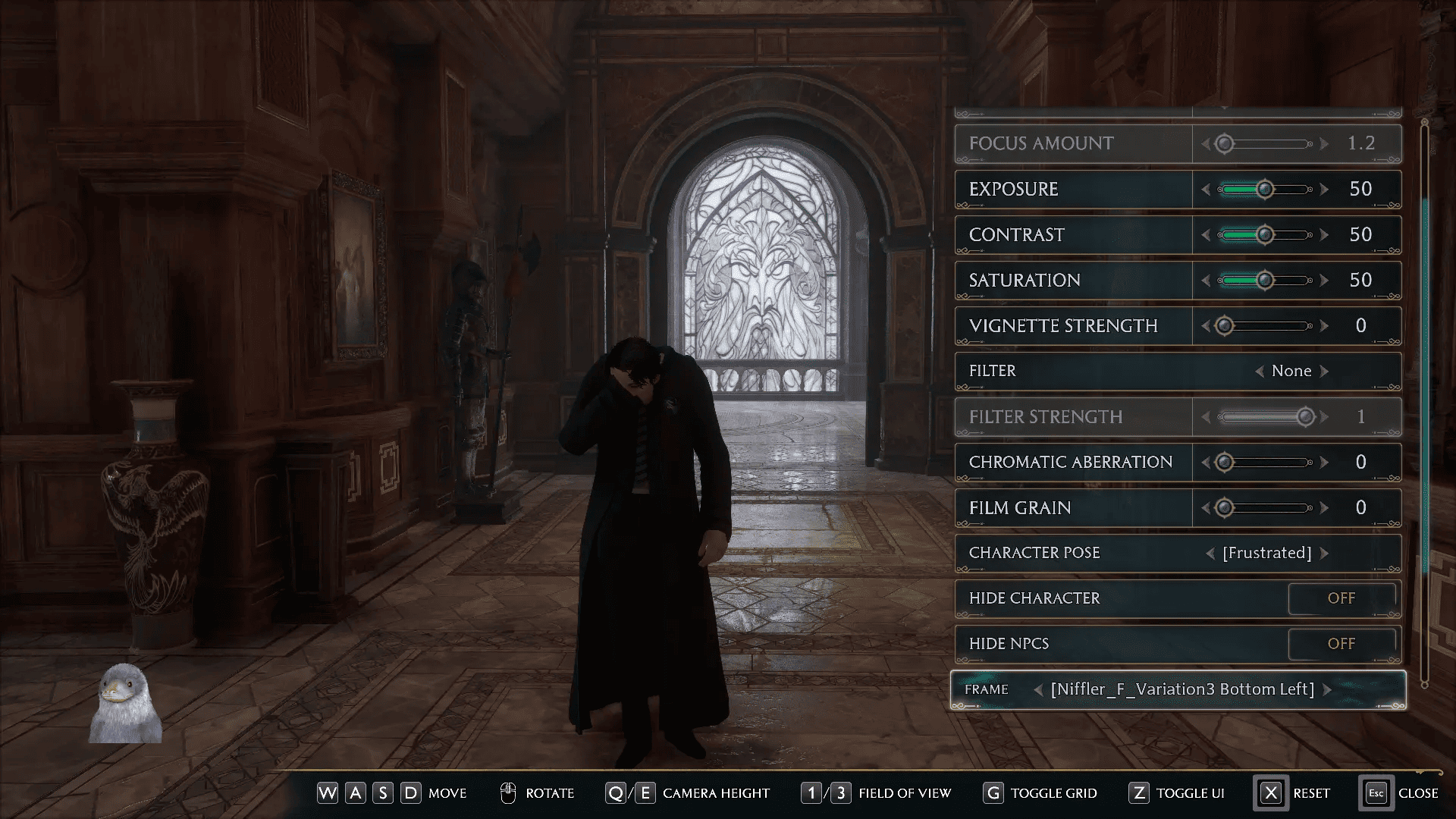The height and width of the screenshot is (819, 1456).
Task: Click the Z Toggle UI key icon
Action: pyautogui.click(x=1140, y=793)
